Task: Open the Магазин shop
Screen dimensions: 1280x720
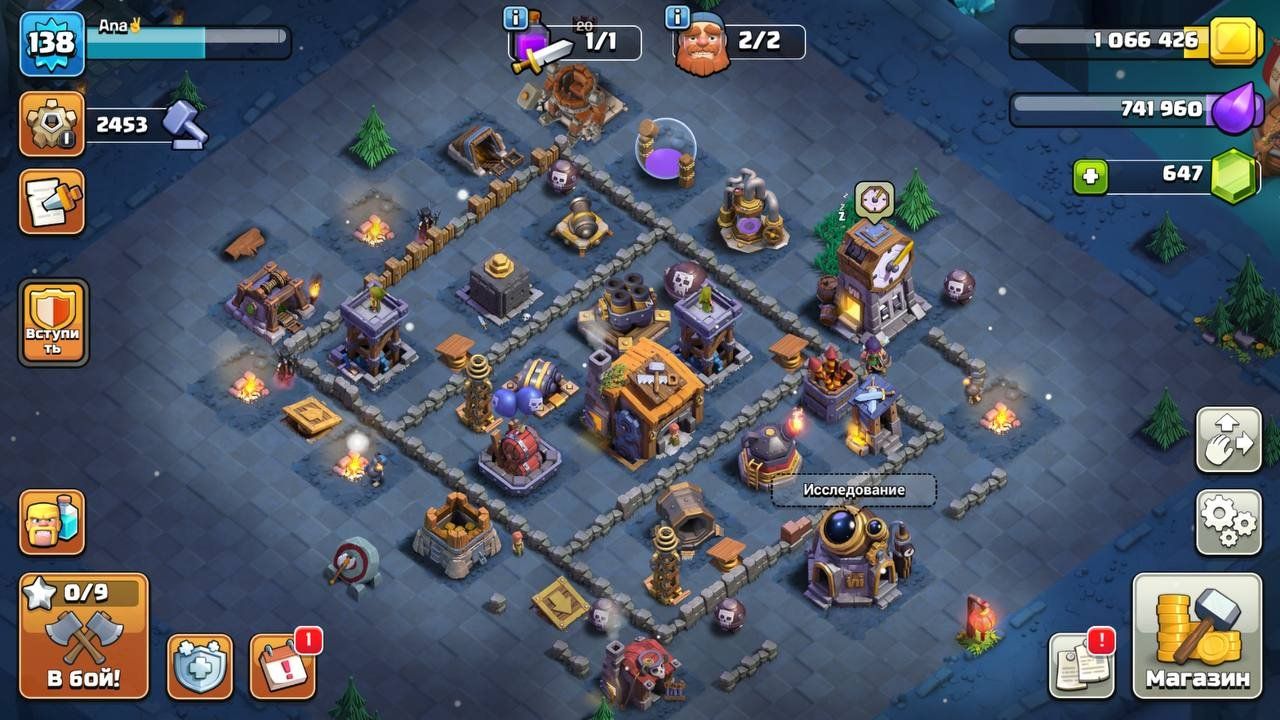Action: (1197, 636)
